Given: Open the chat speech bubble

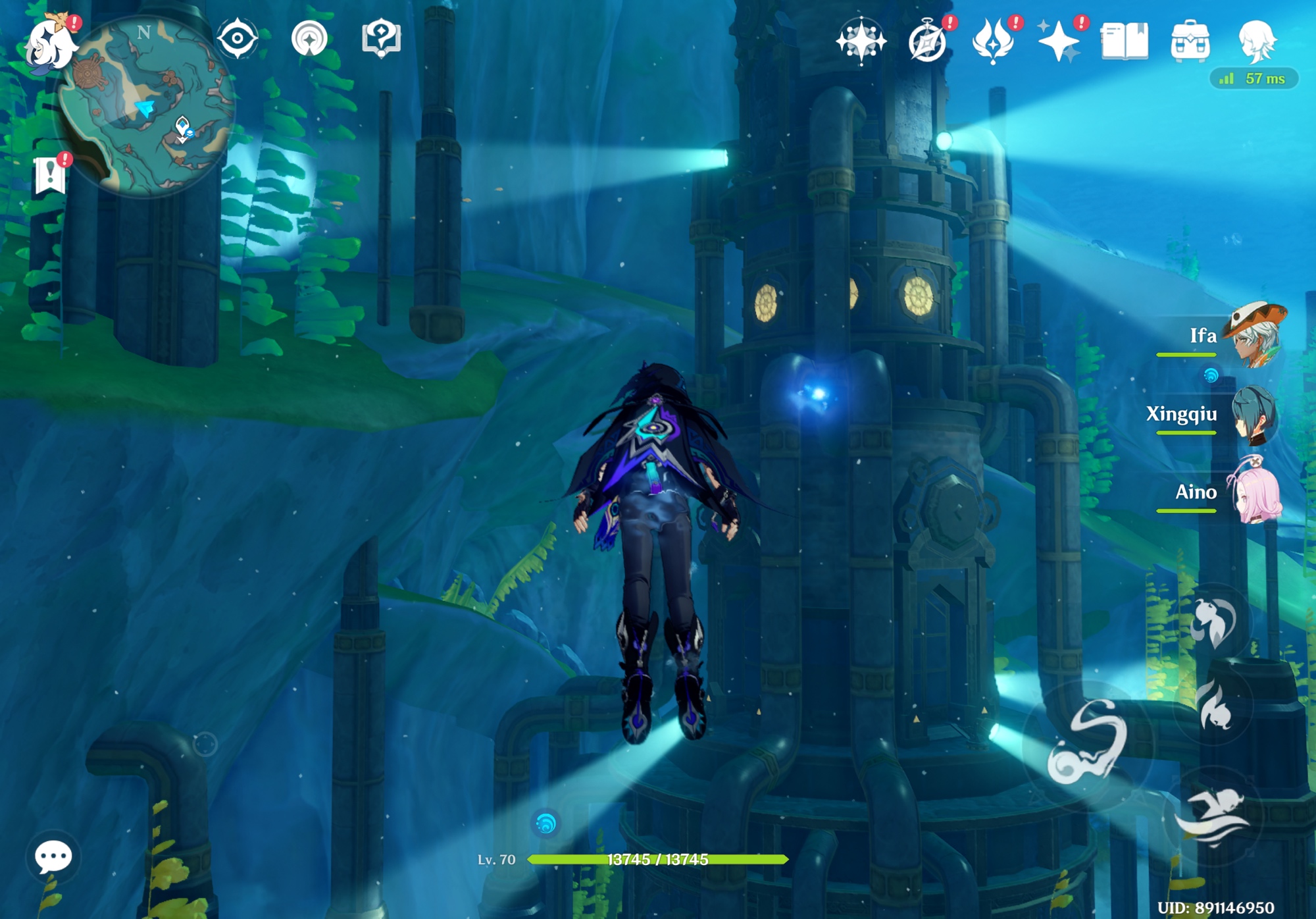Looking at the screenshot, I should [x=53, y=856].
